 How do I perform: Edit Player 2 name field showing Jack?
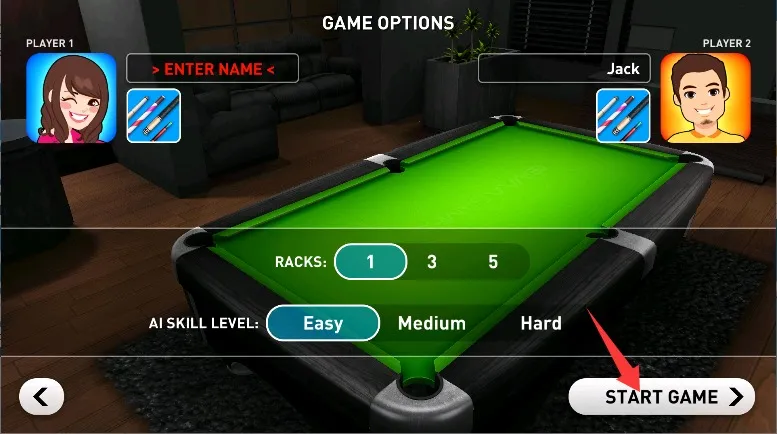tap(564, 69)
